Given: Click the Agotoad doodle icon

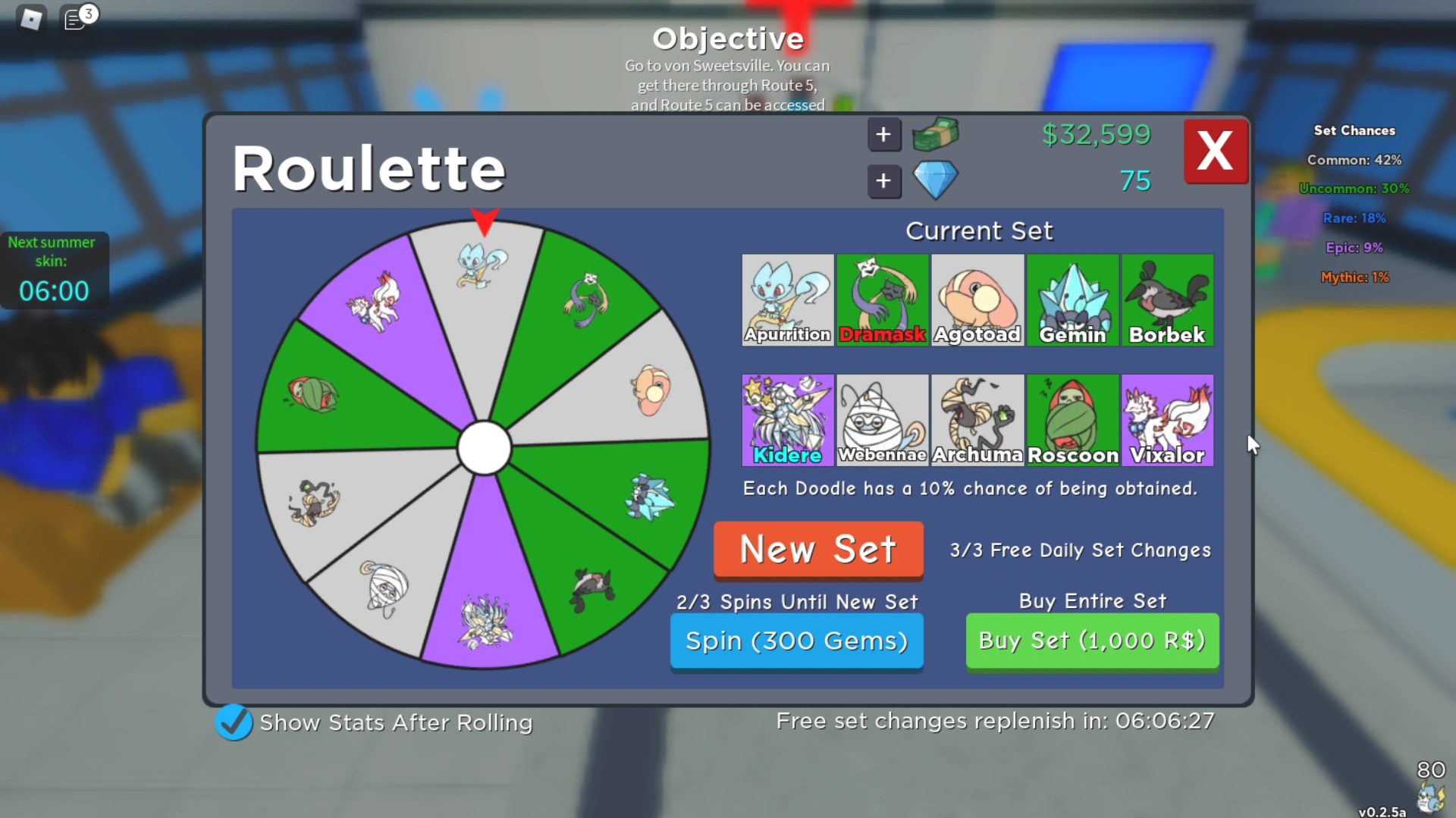Looking at the screenshot, I should pos(977,300).
